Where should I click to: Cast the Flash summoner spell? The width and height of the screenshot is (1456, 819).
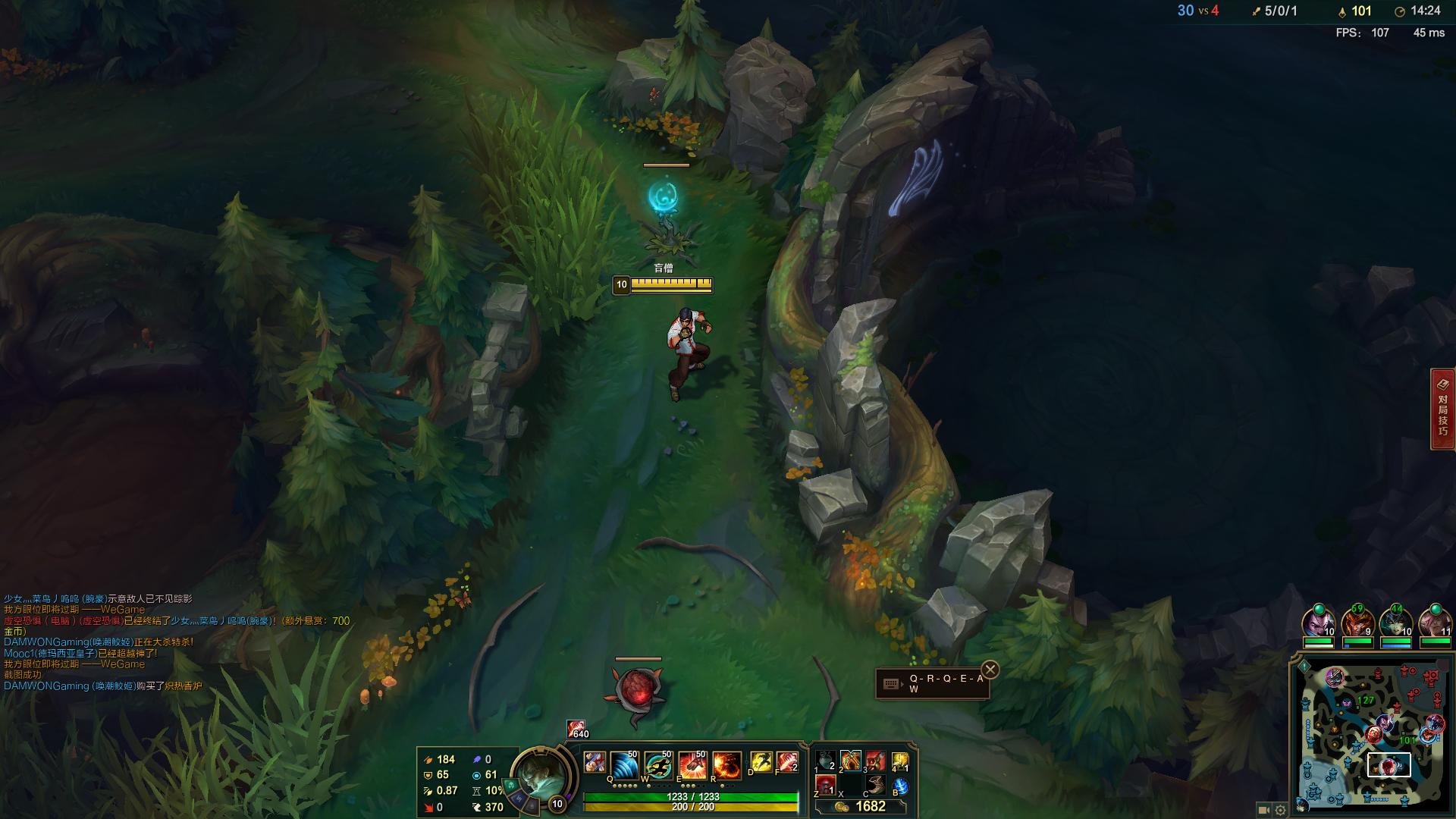(761, 762)
